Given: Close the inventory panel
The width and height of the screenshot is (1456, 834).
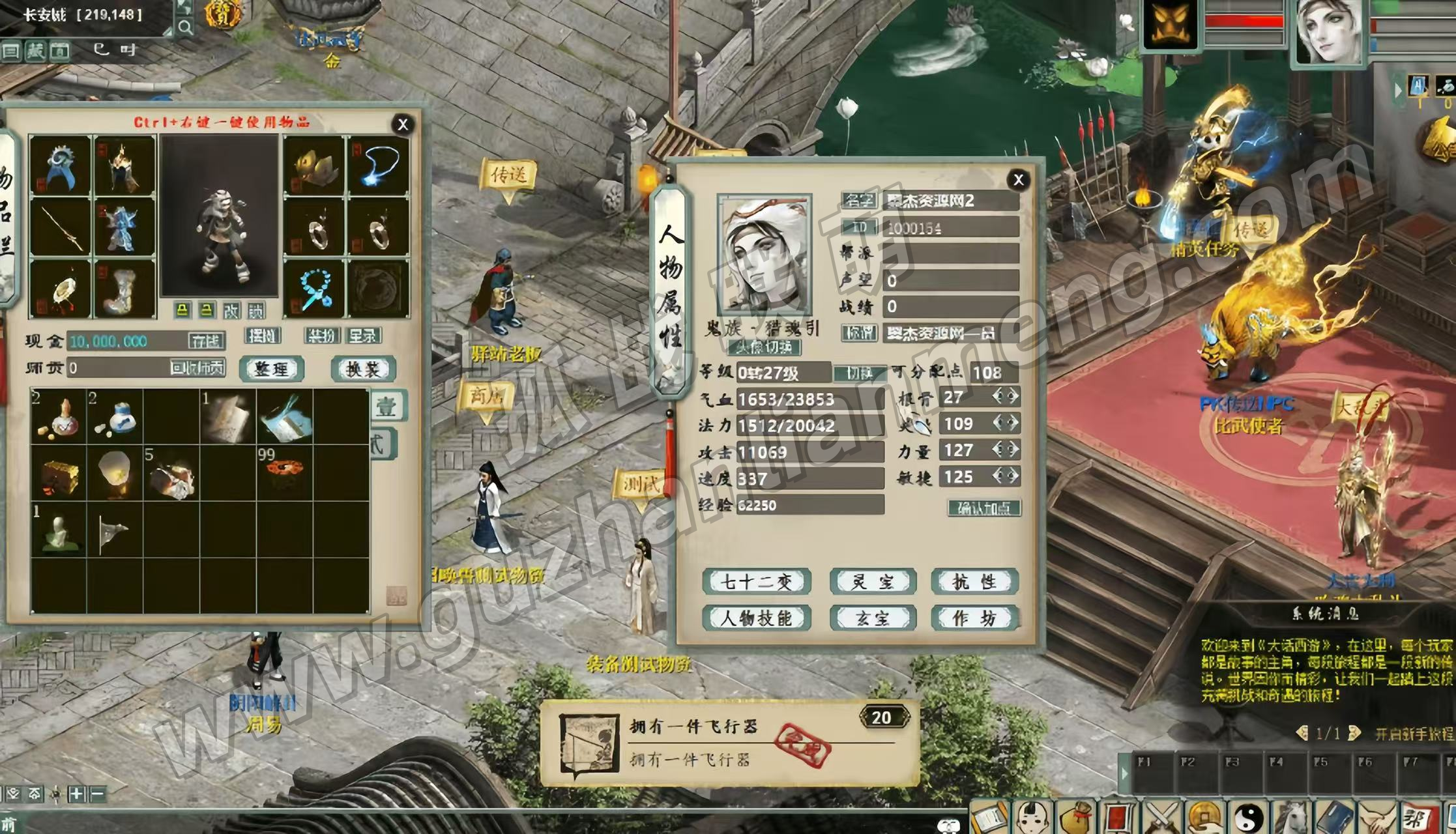Looking at the screenshot, I should [x=403, y=124].
